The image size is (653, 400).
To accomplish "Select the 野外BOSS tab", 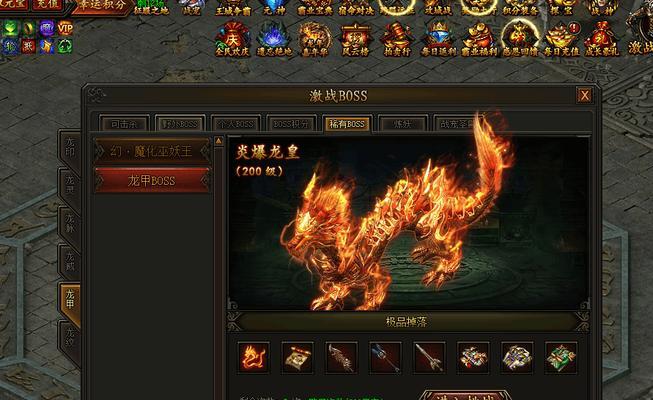I will (x=182, y=124).
